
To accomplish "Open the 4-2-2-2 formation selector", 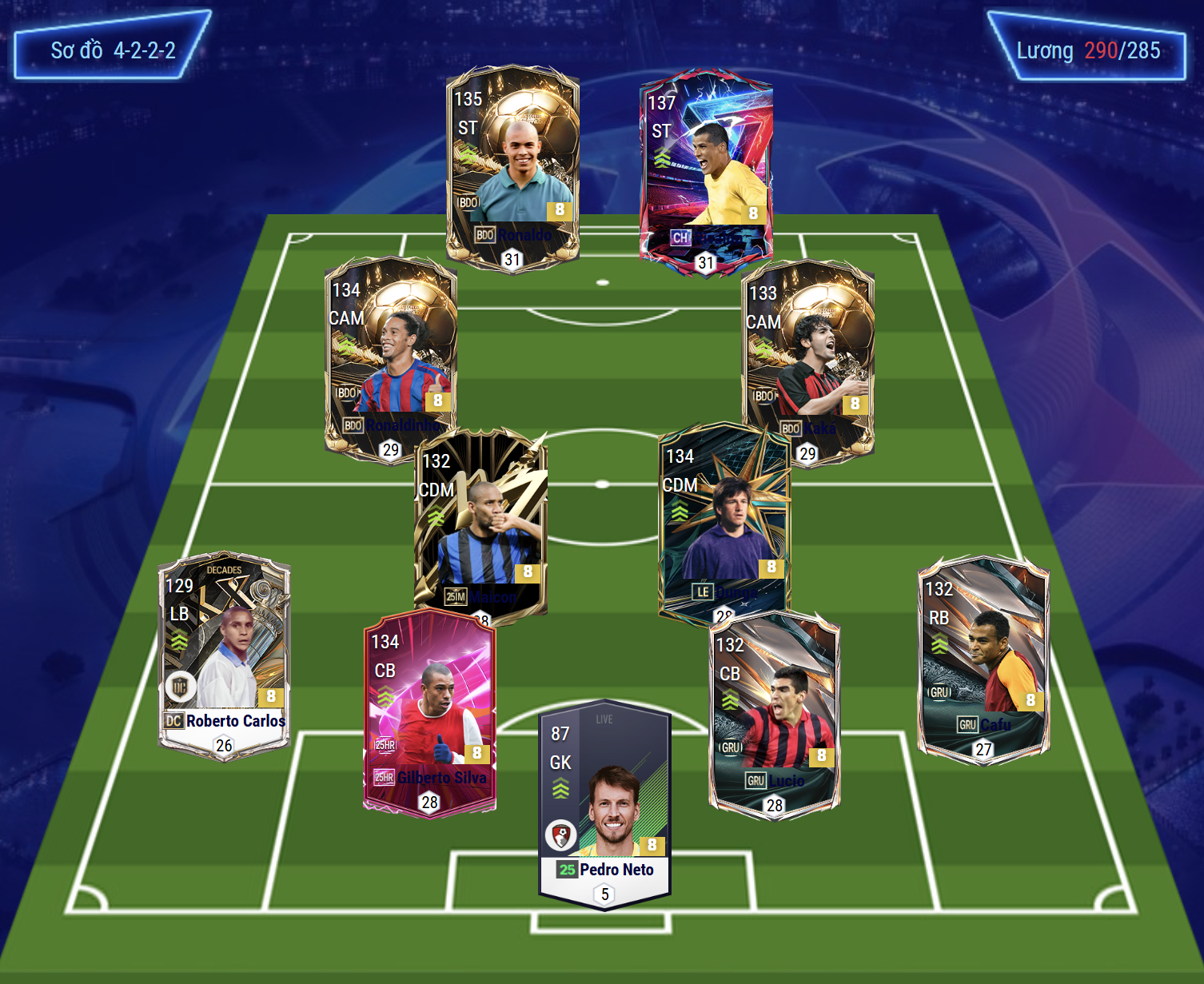I will coord(113,50).
